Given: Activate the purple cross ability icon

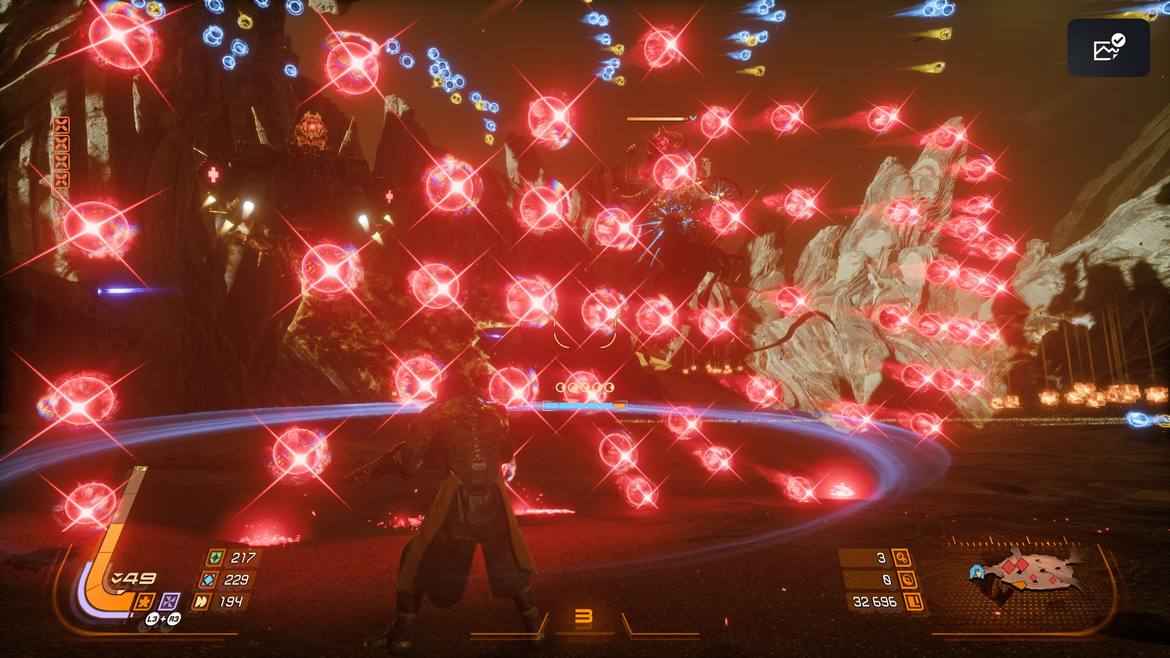Looking at the screenshot, I should [x=169, y=602].
